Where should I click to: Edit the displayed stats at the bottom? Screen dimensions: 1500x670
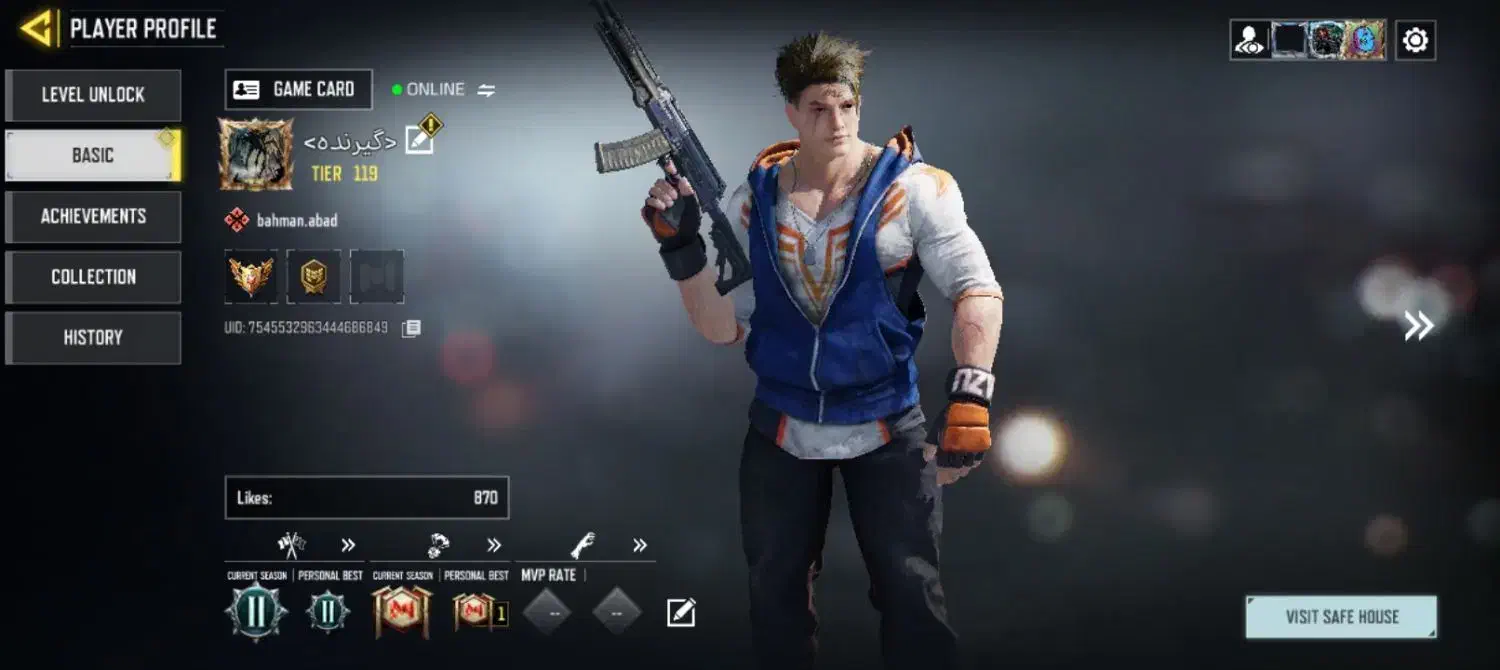(681, 612)
